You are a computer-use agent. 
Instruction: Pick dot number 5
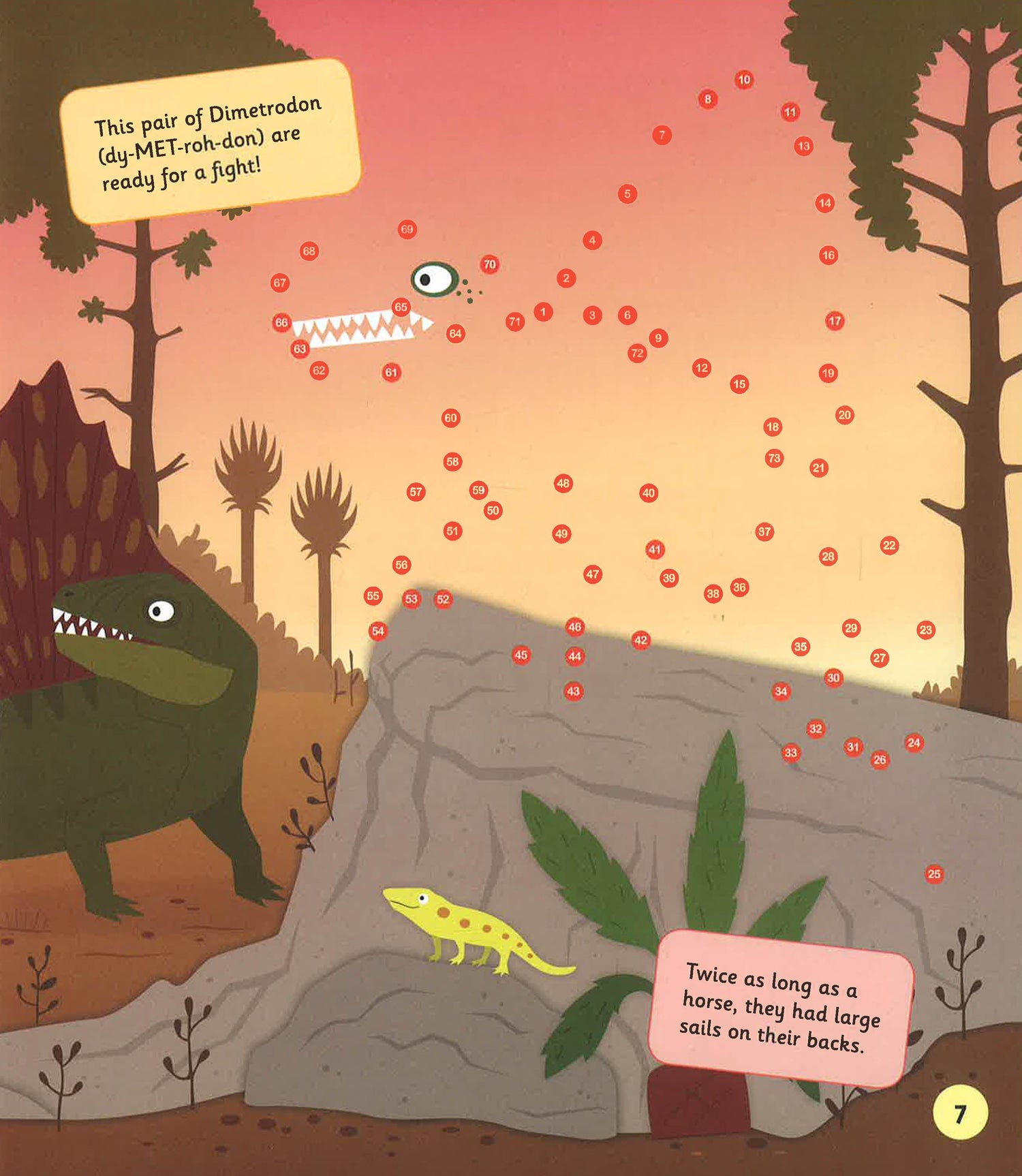click(628, 194)
